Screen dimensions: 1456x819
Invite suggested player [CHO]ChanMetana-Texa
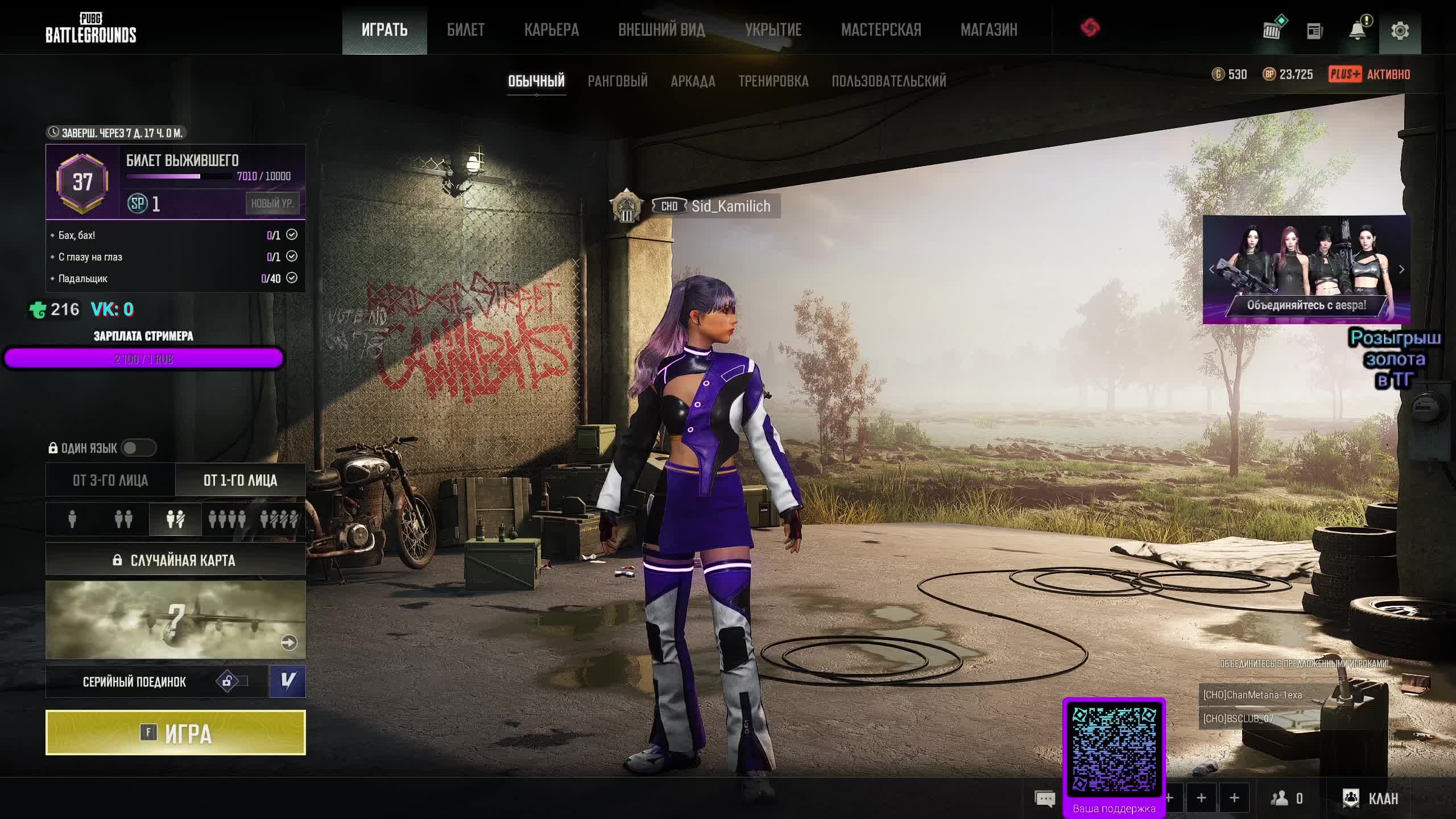pyautogui.click(x=1252, y=695)
